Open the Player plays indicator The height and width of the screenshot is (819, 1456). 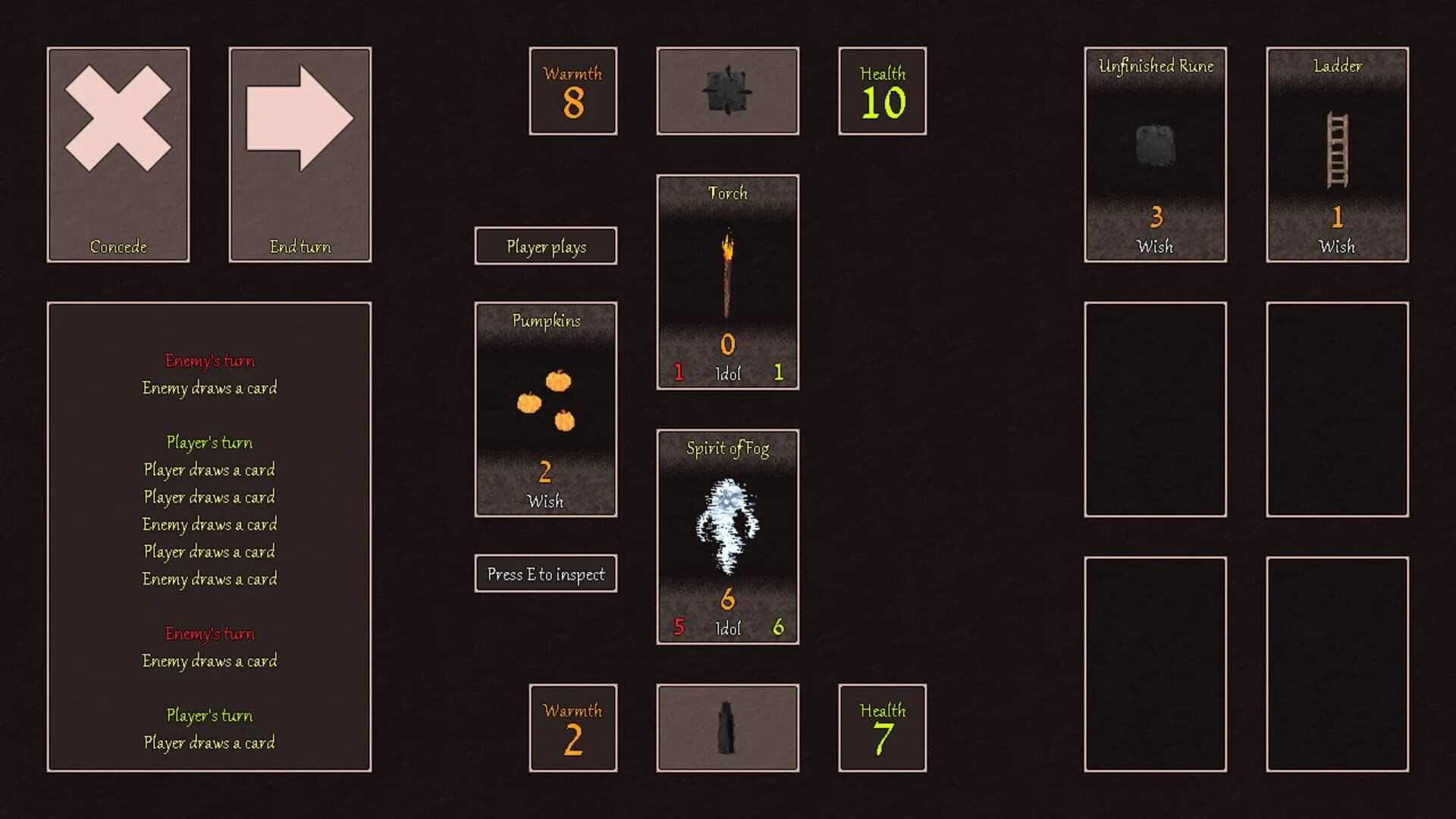(x=545, y=246)
